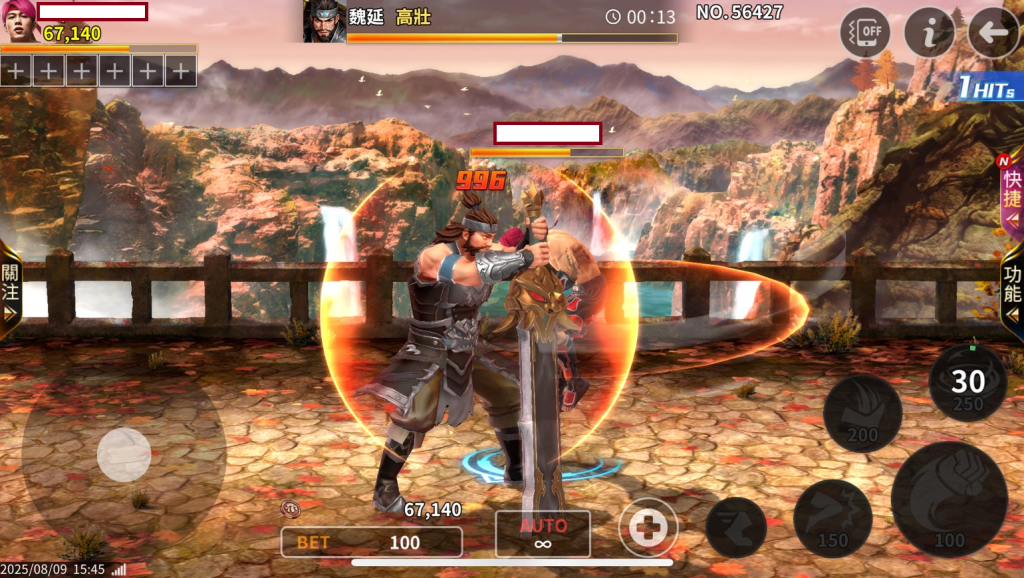Open the info (i) panel

[x=929, y=33]
